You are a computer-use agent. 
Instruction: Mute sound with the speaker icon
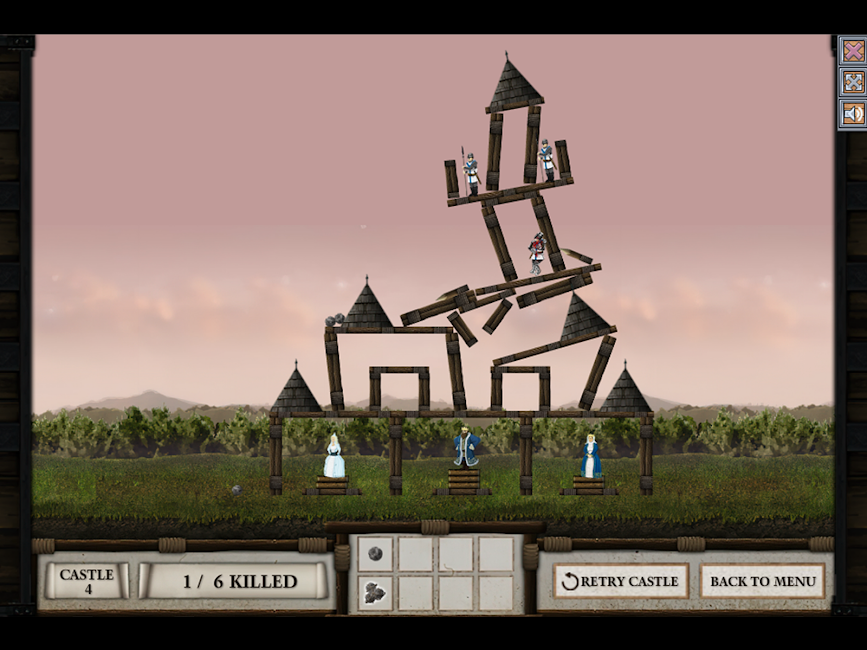click(x=853, y=113)
